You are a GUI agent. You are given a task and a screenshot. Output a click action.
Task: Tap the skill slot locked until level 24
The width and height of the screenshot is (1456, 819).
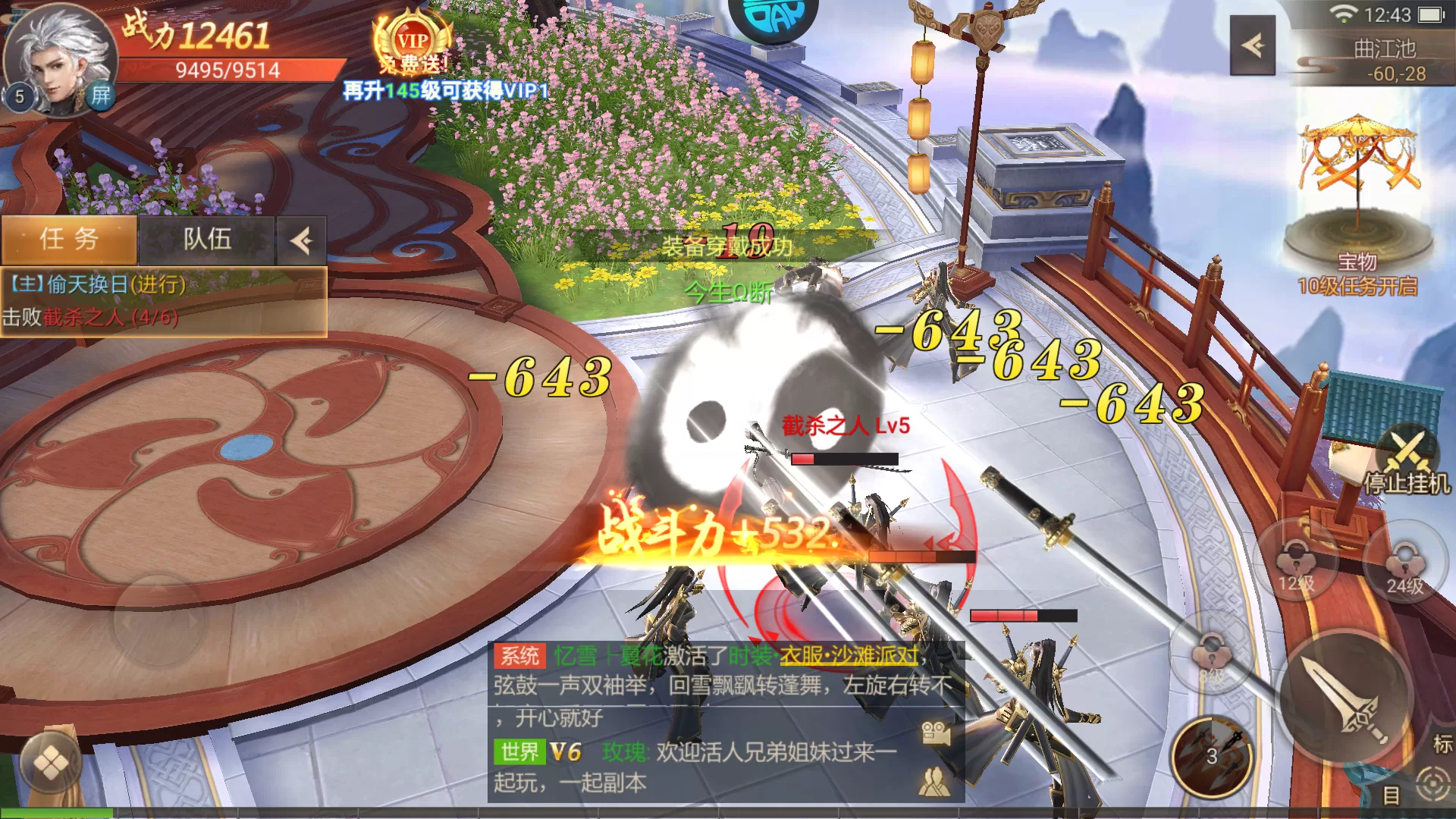click(x=1404, y=565)
